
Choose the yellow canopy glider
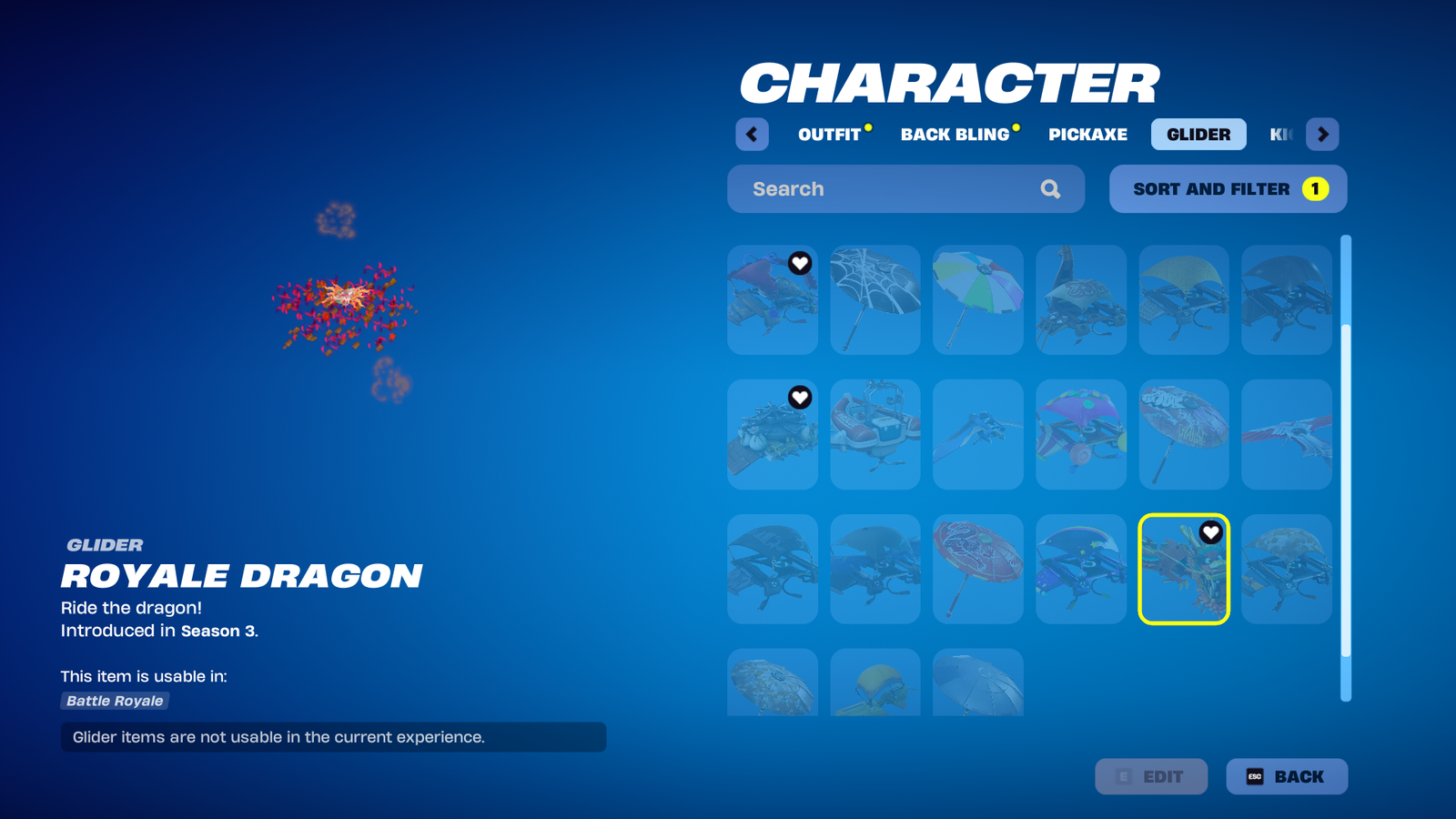click(1184, 299)
